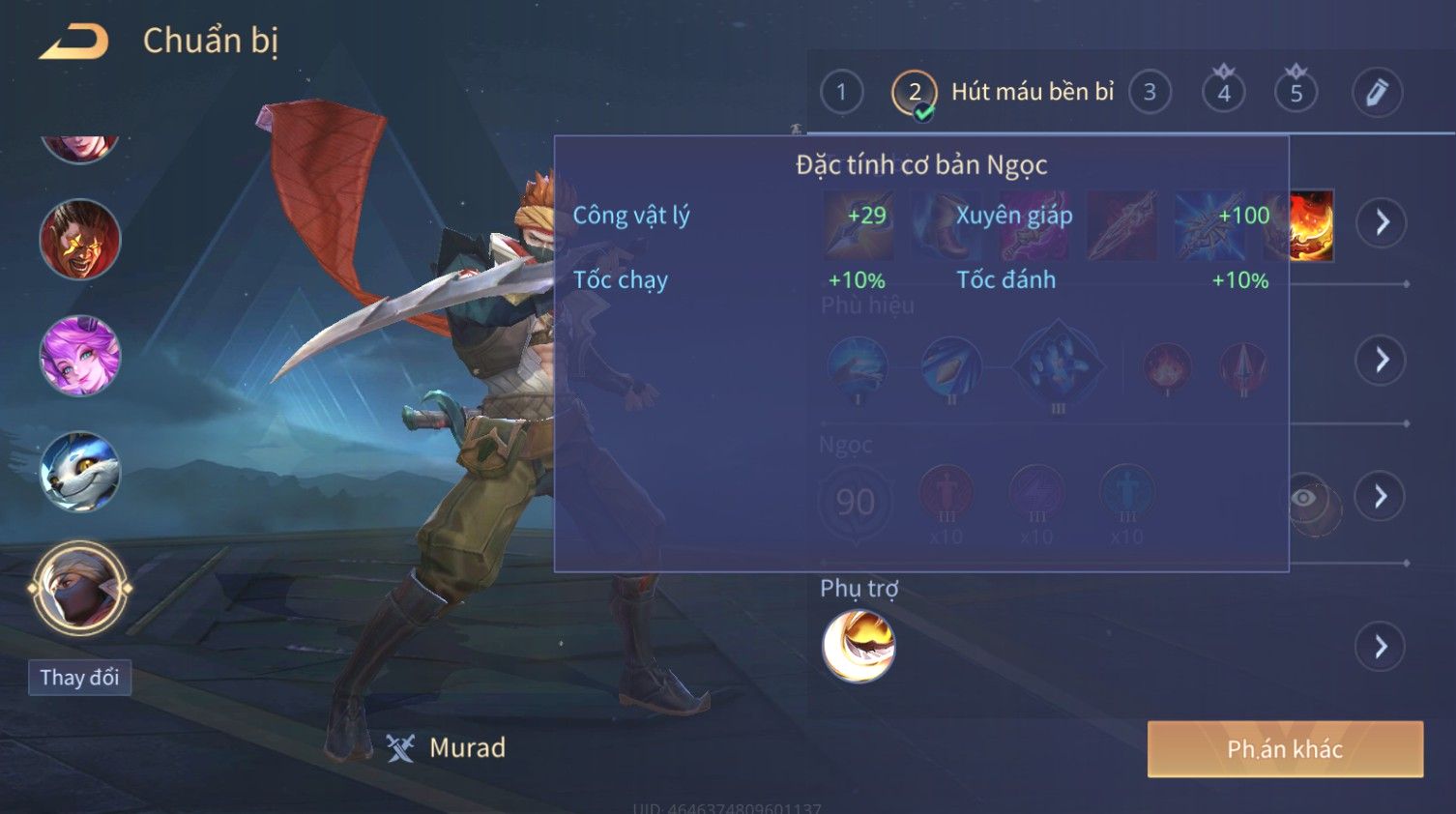The height and width of the screenshot is (814, 1456).
Task: Switch to build preset 5
Action: click(x=1296, y=93)
